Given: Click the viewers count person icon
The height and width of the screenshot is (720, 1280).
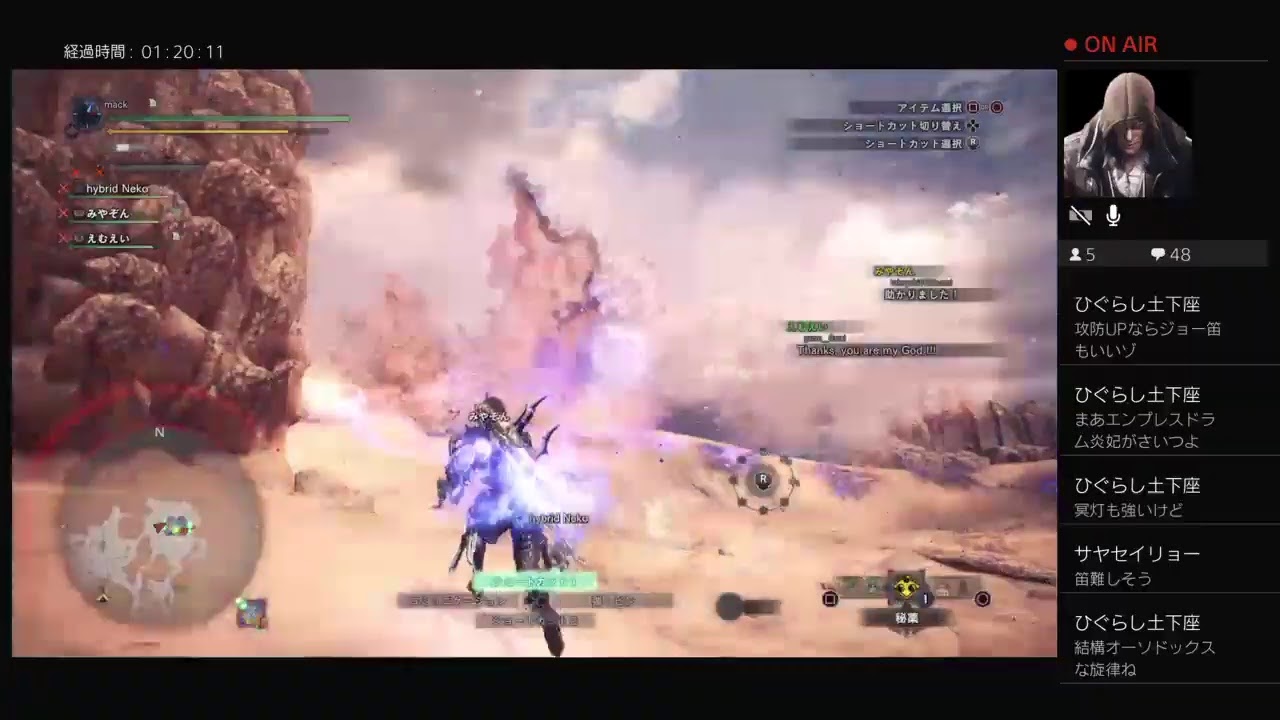Looking at the screenshot, I should tap(1075, 254).
